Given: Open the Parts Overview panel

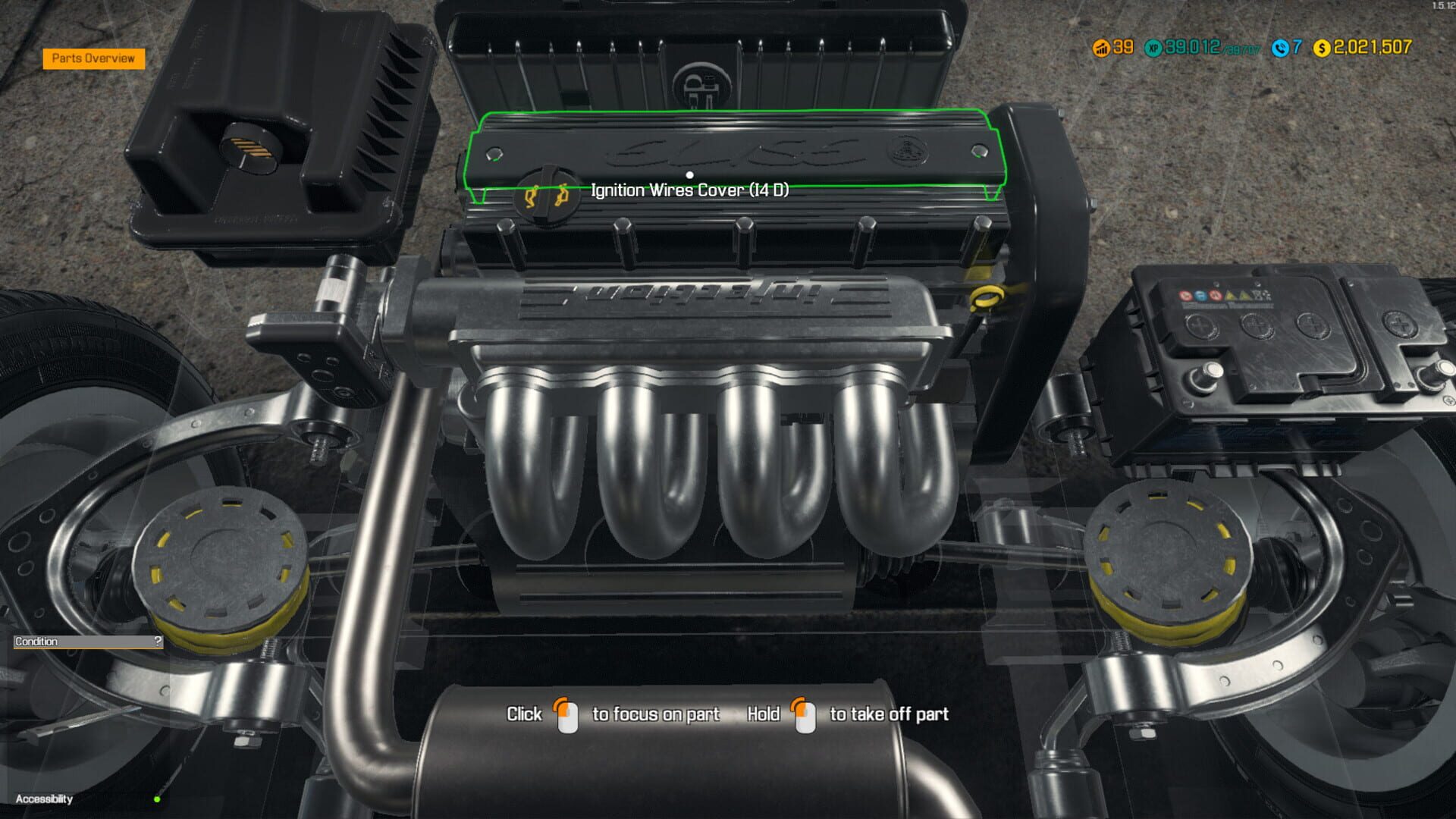Looking at the screenshot, I should (x=94, y=57).
